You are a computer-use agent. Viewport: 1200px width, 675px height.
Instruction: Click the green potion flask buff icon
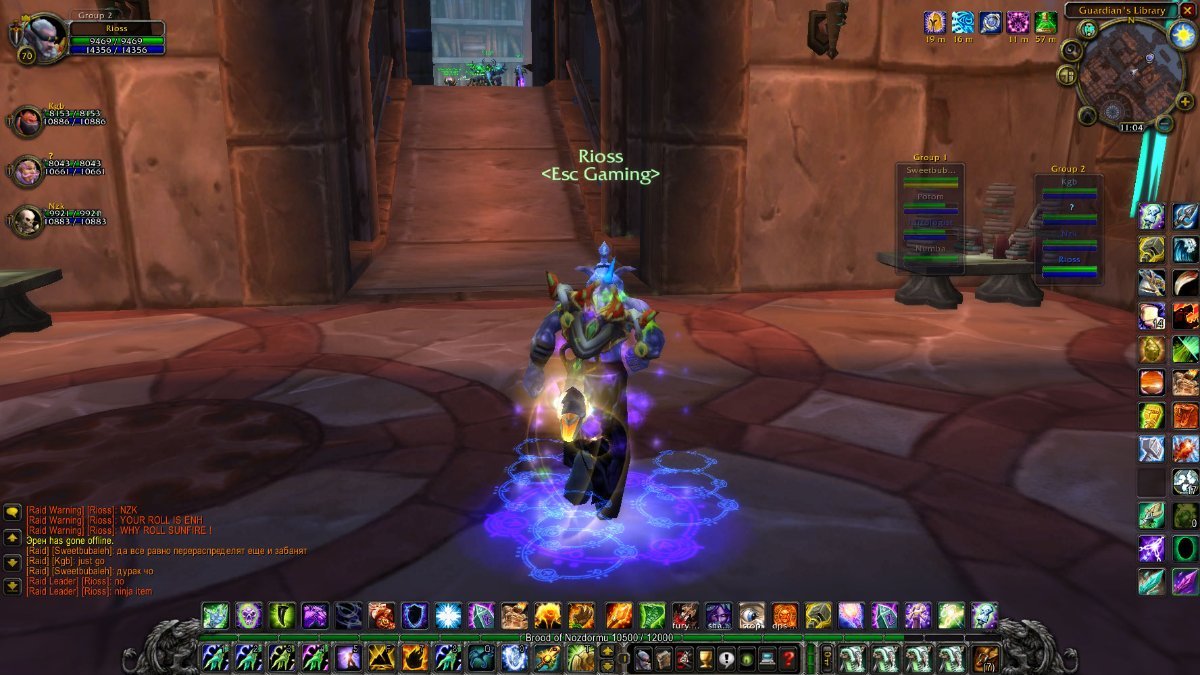tap(1046, 23)
